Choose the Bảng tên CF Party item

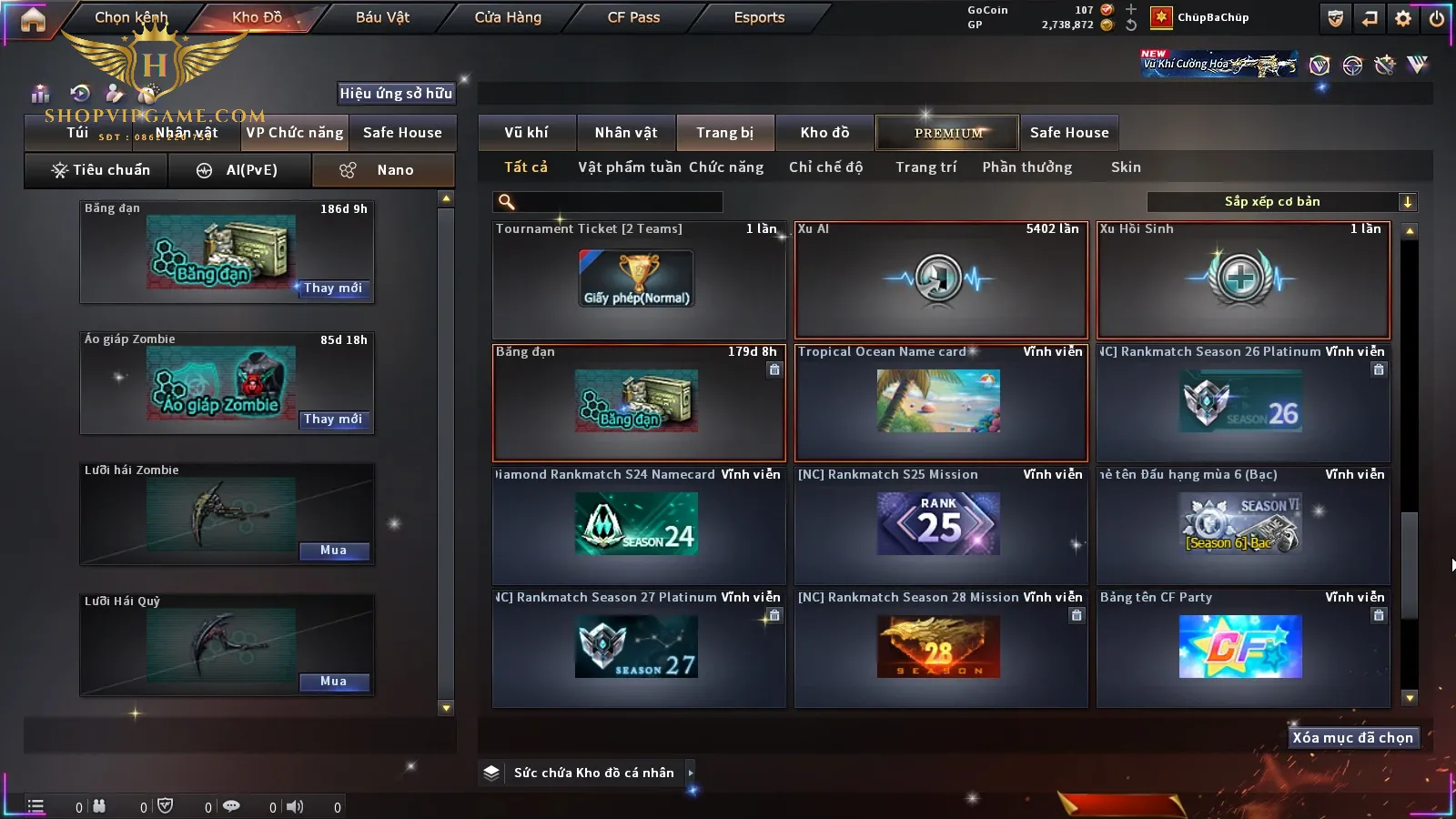[1243, 648]
